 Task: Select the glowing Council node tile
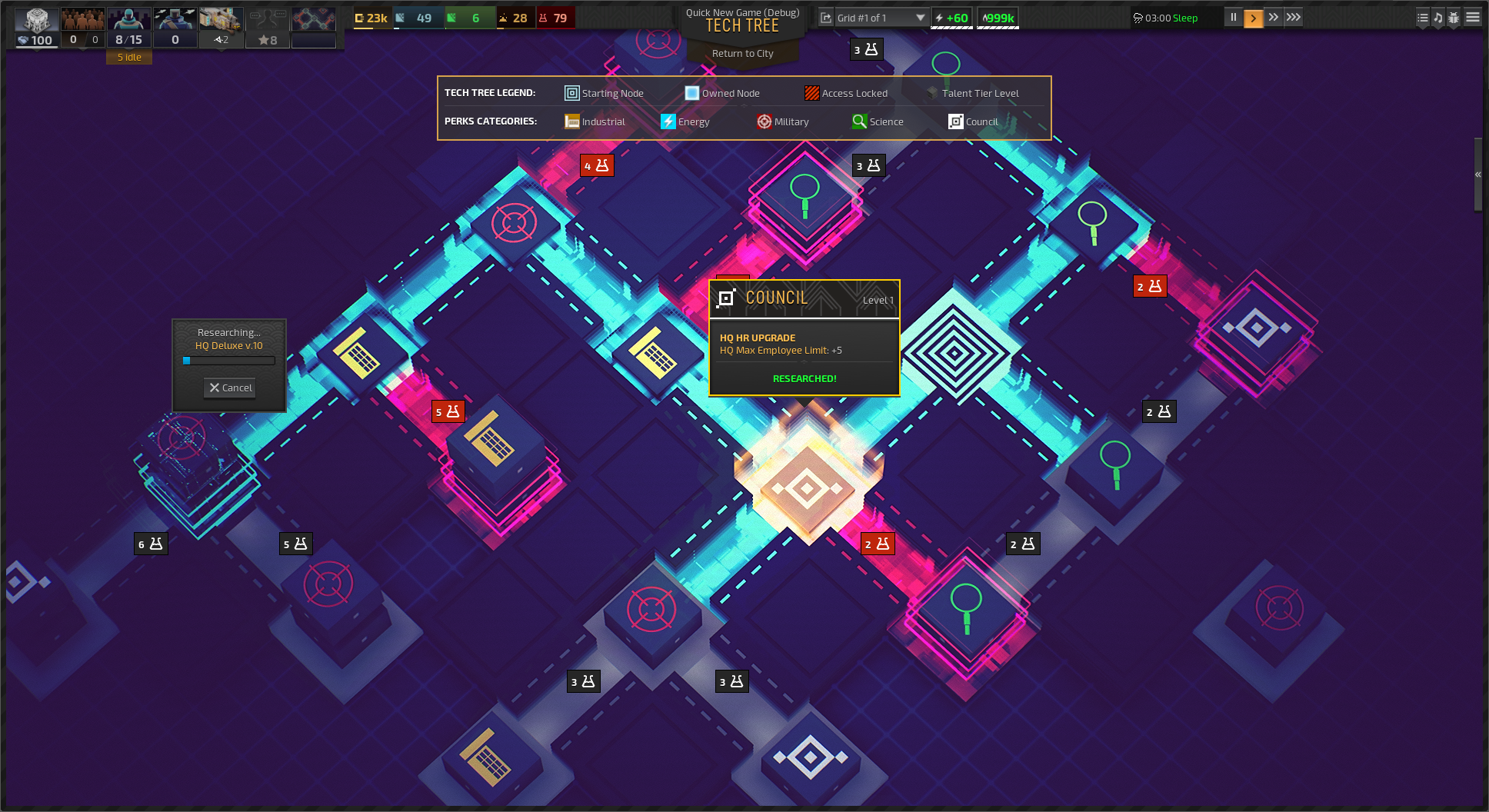coord(807,486)
